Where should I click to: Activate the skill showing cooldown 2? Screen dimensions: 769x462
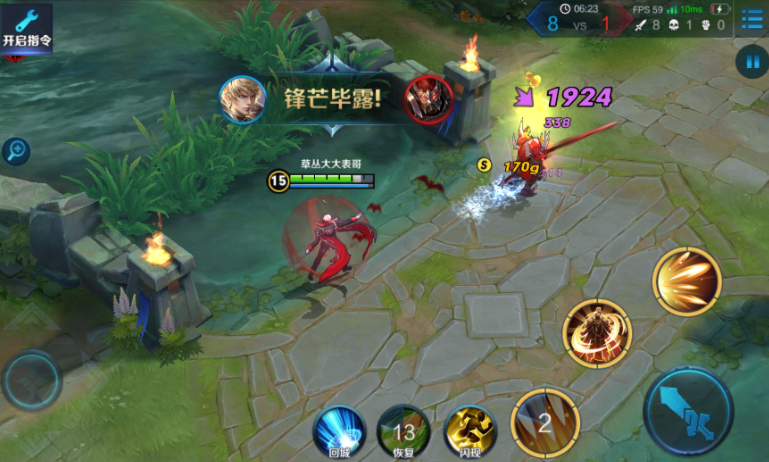click(x=545, y=421)
